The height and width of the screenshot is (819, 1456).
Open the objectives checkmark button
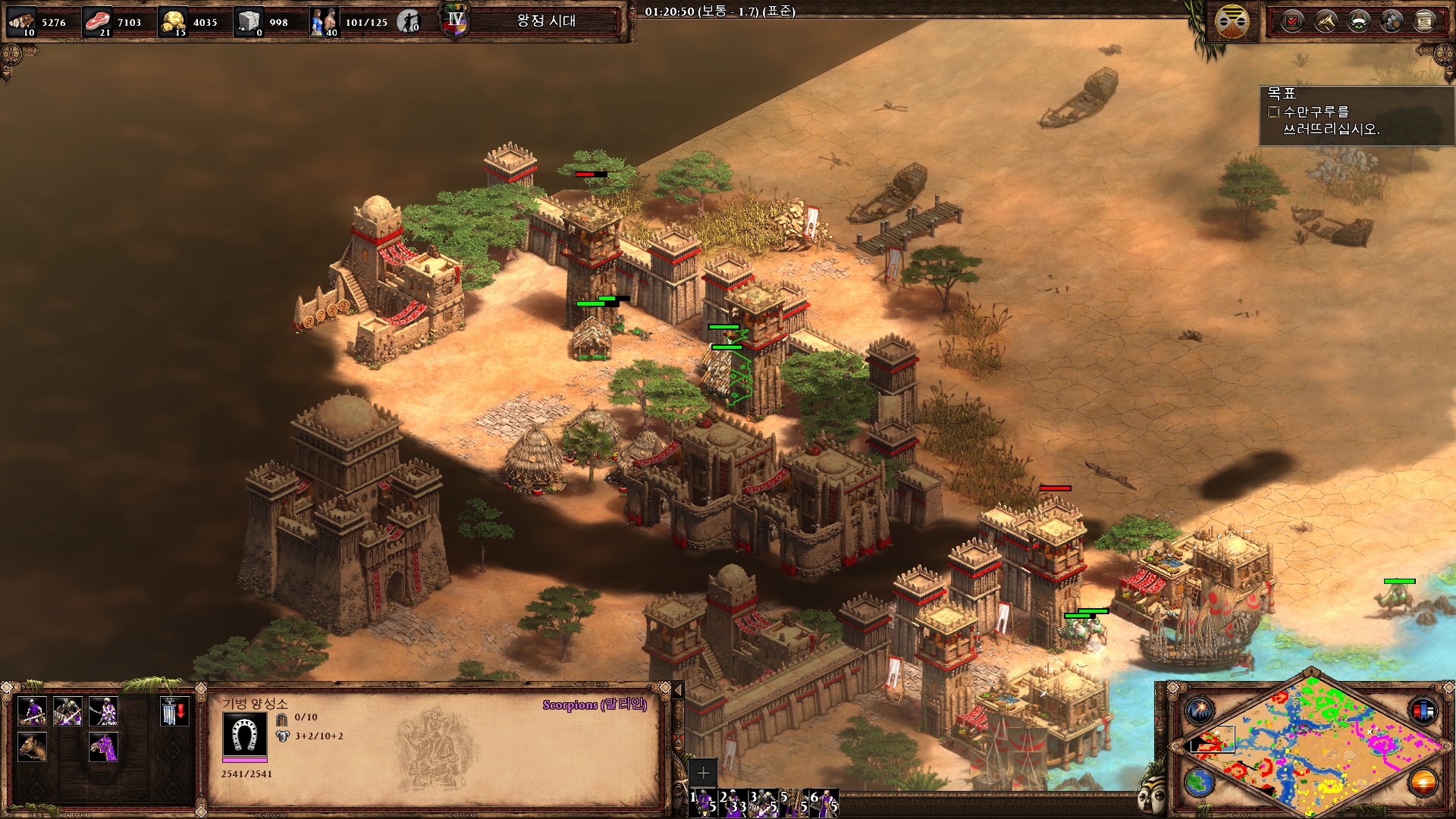click(x=1292, y=21)
